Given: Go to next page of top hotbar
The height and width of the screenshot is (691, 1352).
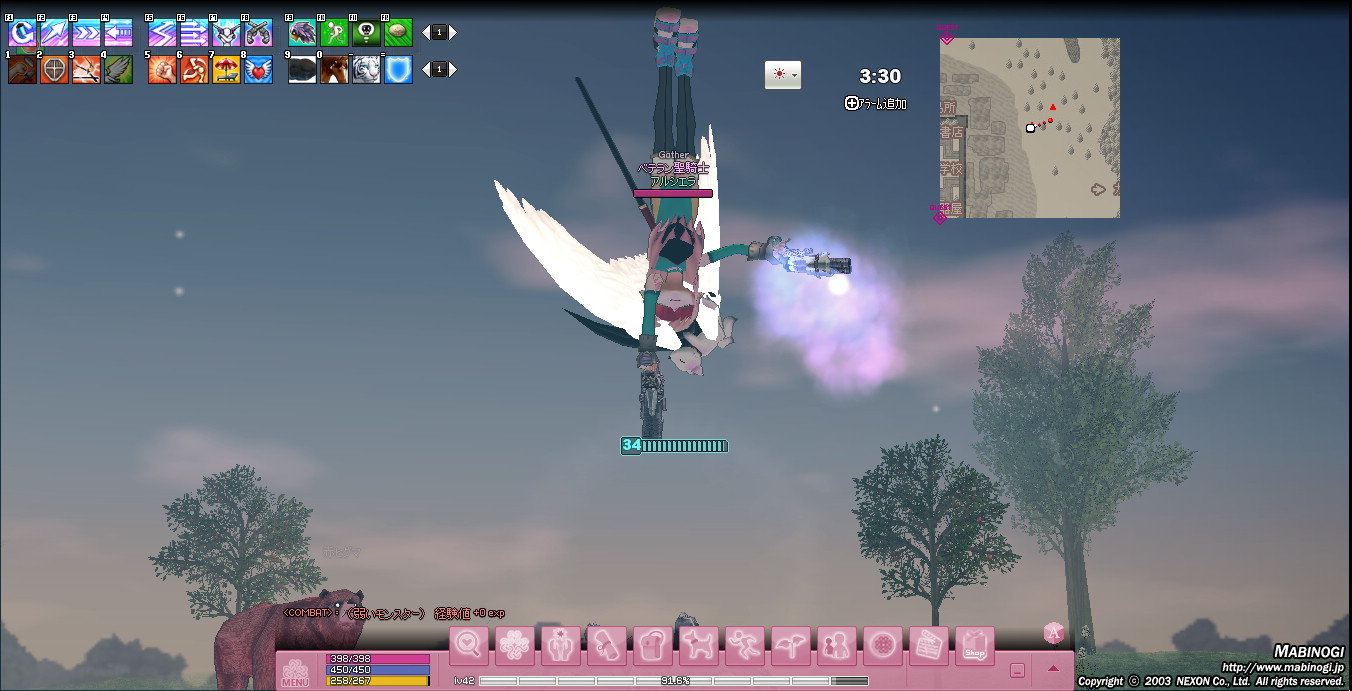Looking at the screenshot, I should (x=453, y=33).
